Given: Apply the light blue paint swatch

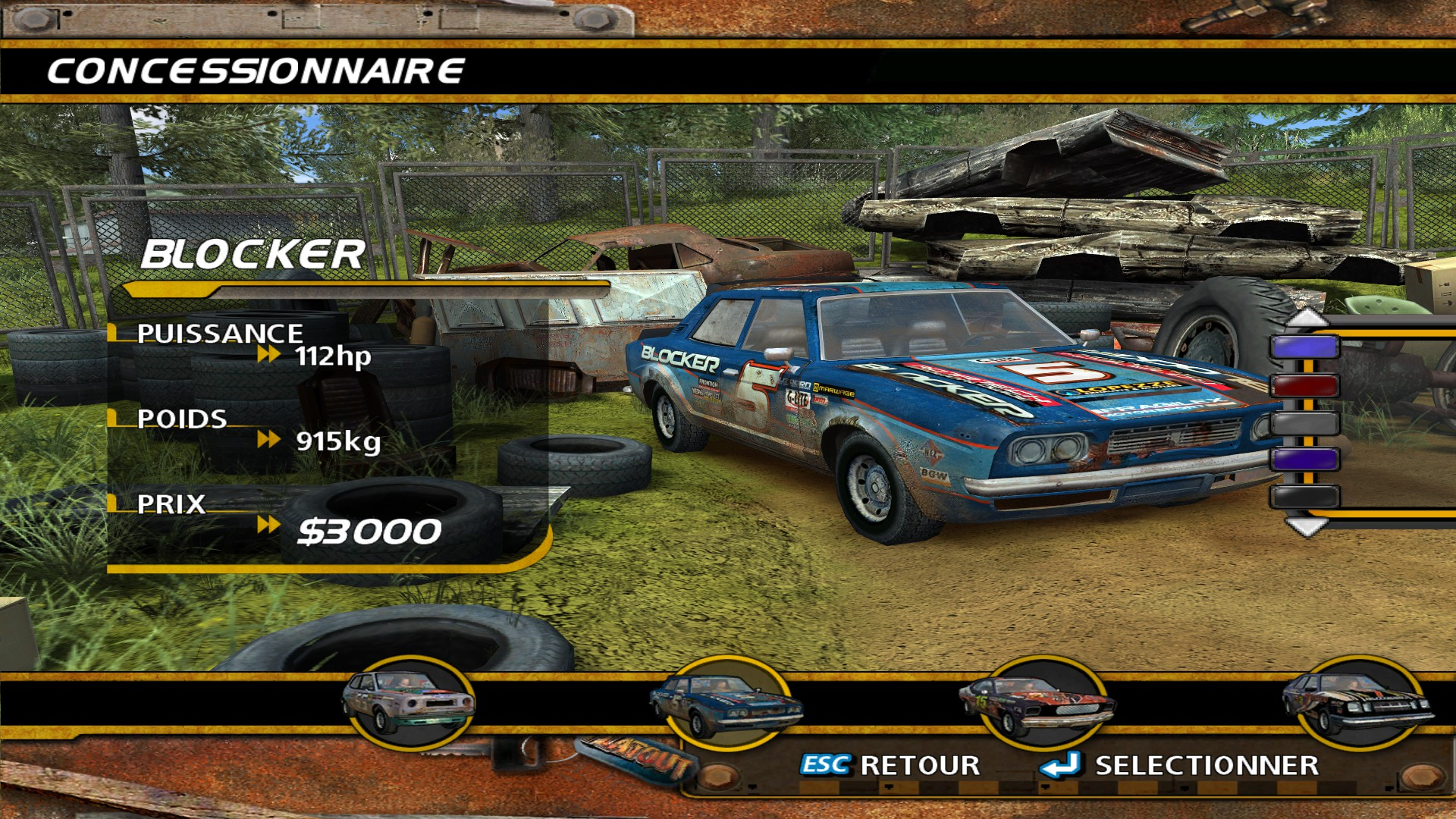Looking at the screenshot, I should click(x=1304, y=347).
